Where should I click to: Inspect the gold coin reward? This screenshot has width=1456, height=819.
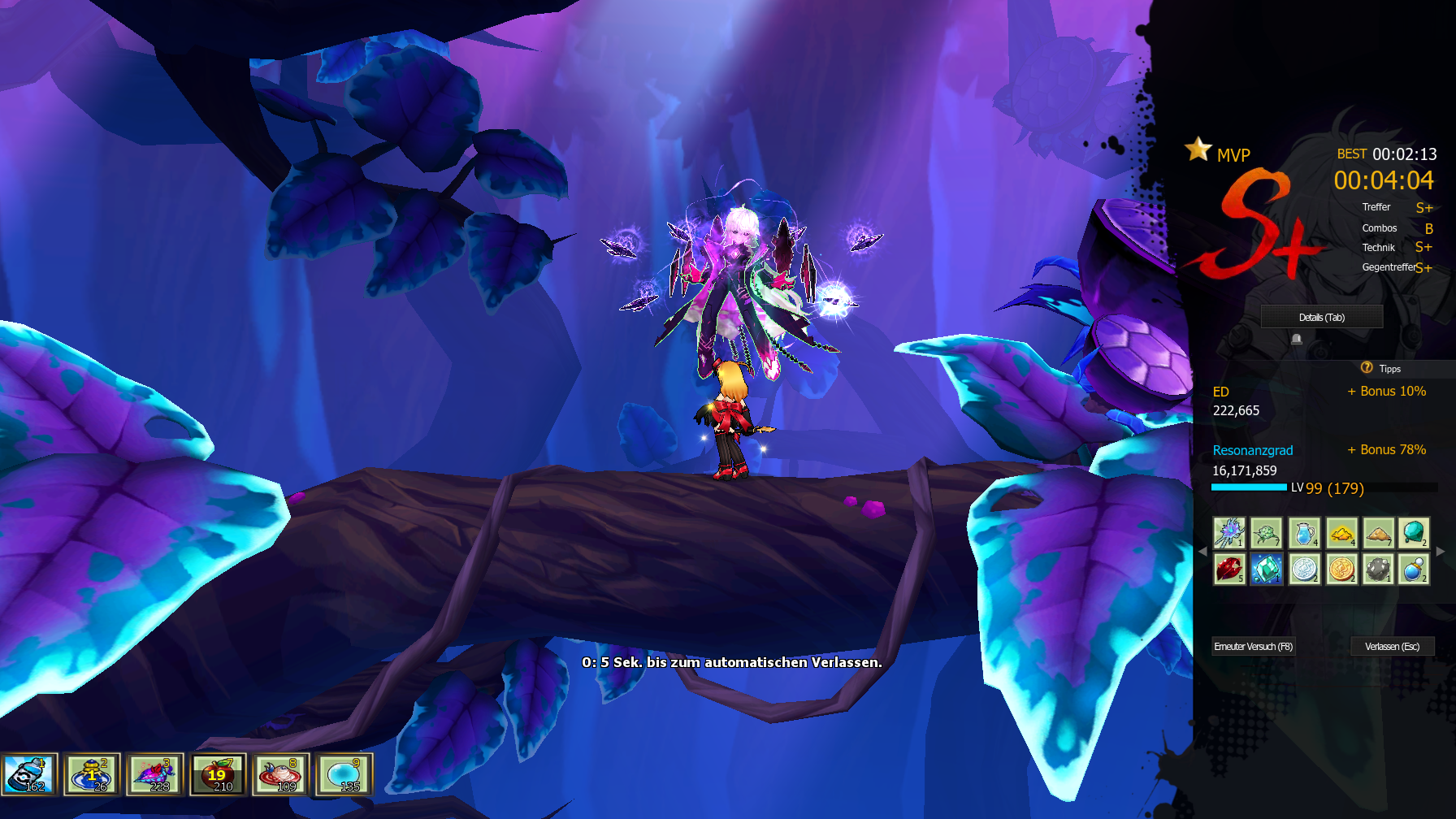[x=1341, y=569]
